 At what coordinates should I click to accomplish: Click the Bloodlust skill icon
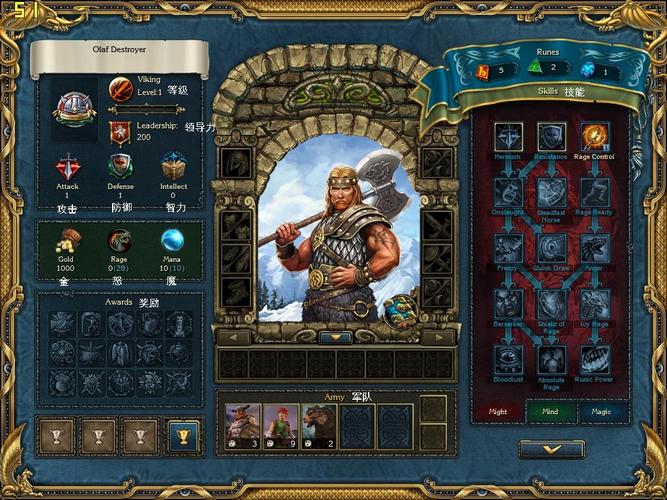click(x=508, y=359)
